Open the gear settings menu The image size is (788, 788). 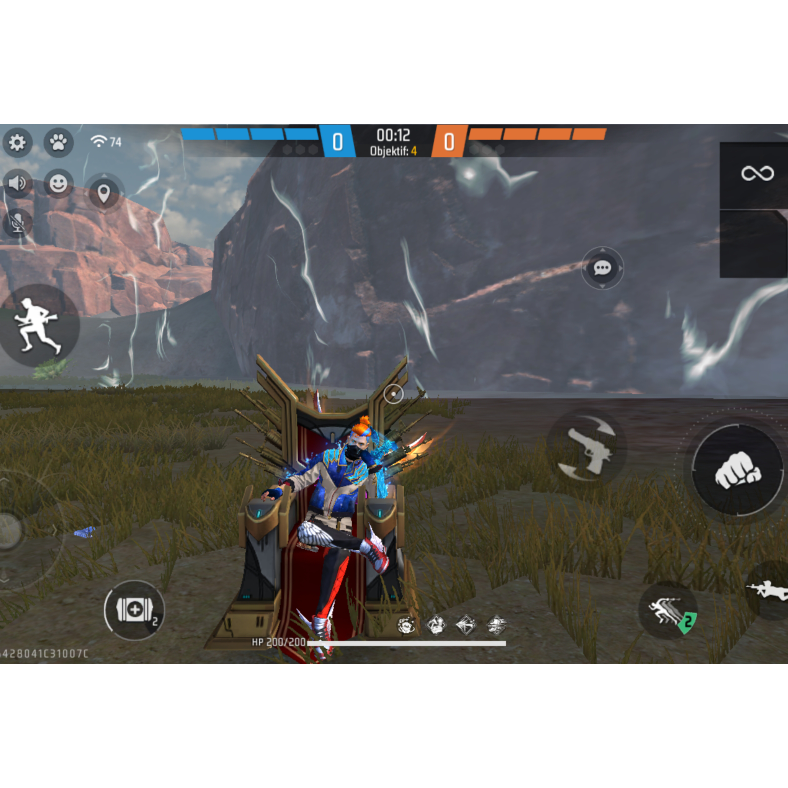[17, 142]
